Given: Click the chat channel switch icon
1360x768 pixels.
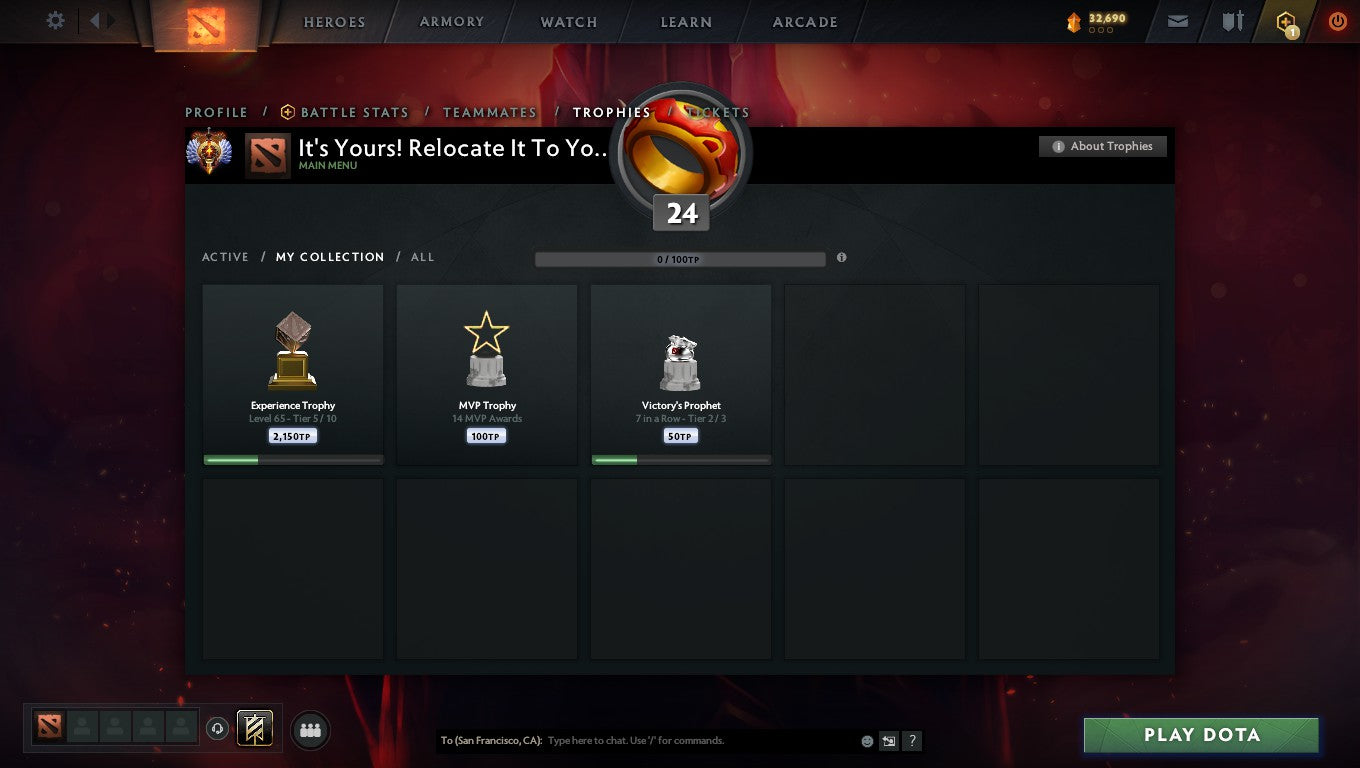Looking at the screenshot, I should pos(889,741).
